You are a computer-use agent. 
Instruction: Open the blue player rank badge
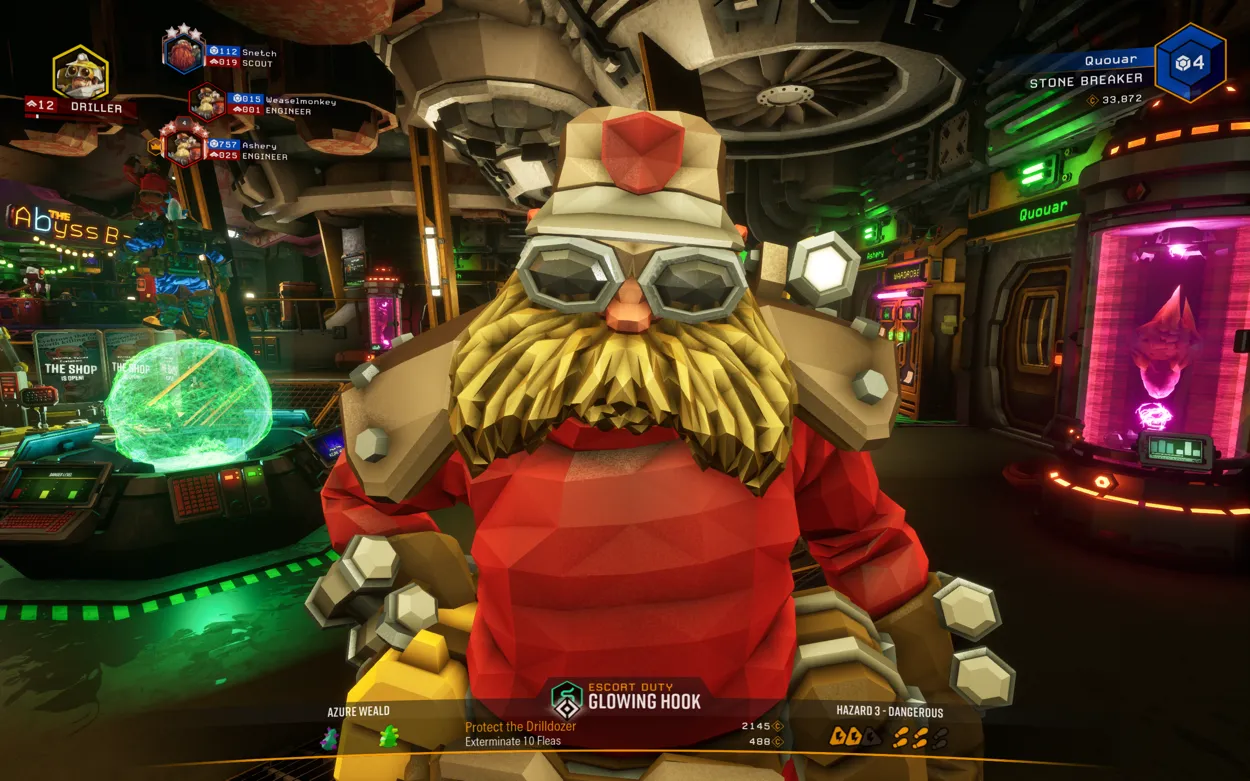(1190, 63)
